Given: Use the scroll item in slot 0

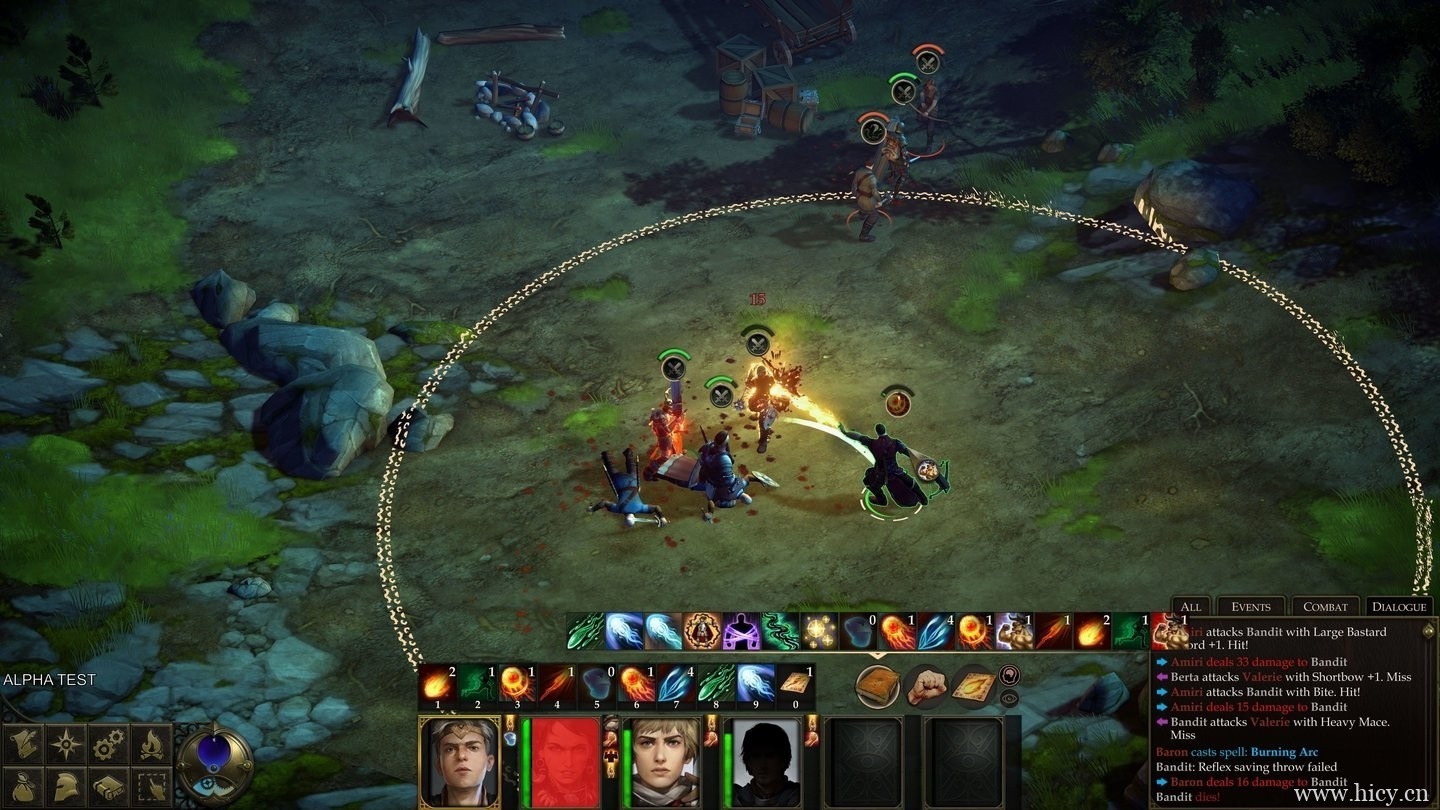Looking at the screenshot, I should click(795, 683).
